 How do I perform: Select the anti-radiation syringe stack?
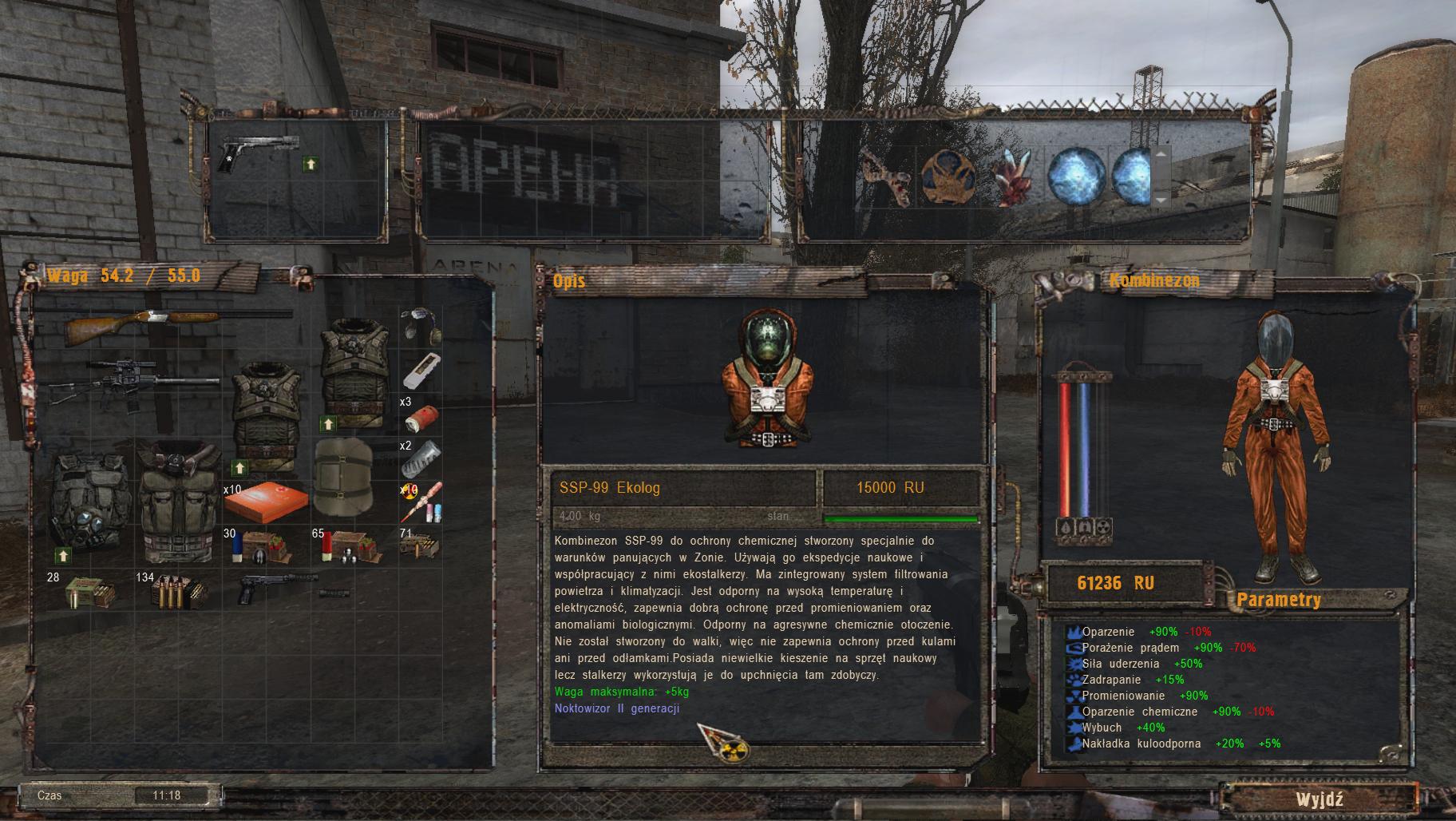click(x=423, y=501)
